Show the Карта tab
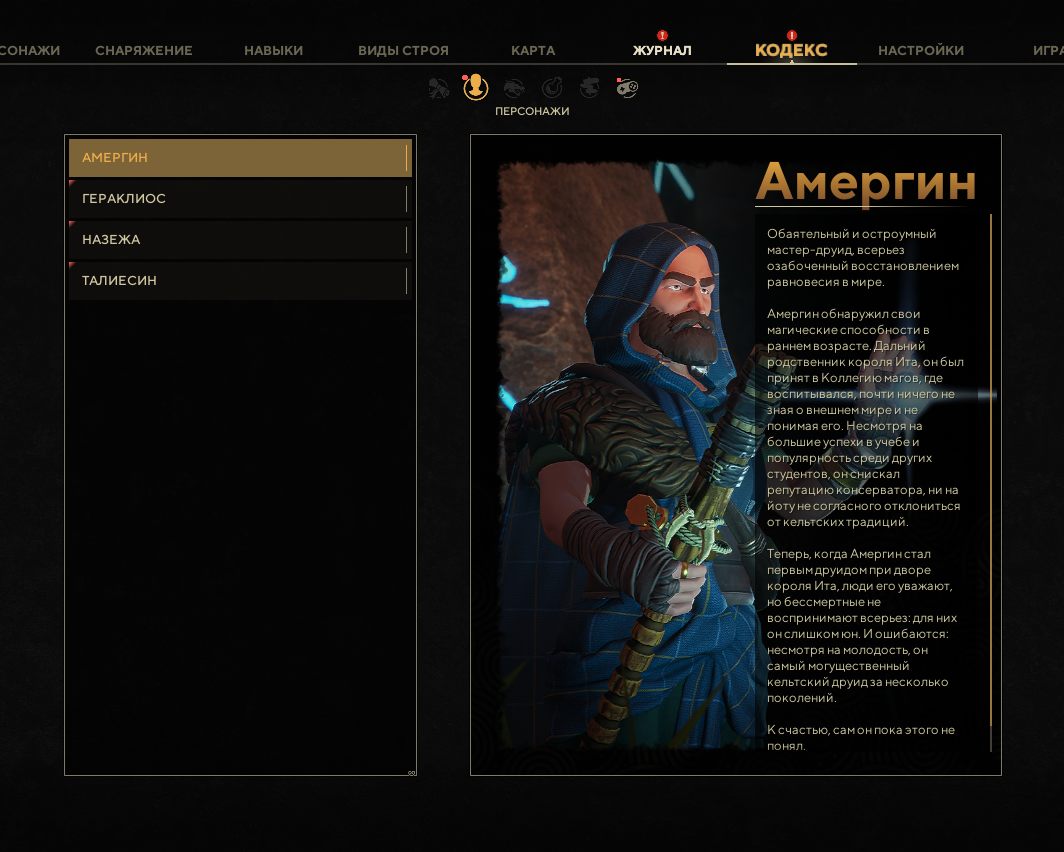 (533, 50)
